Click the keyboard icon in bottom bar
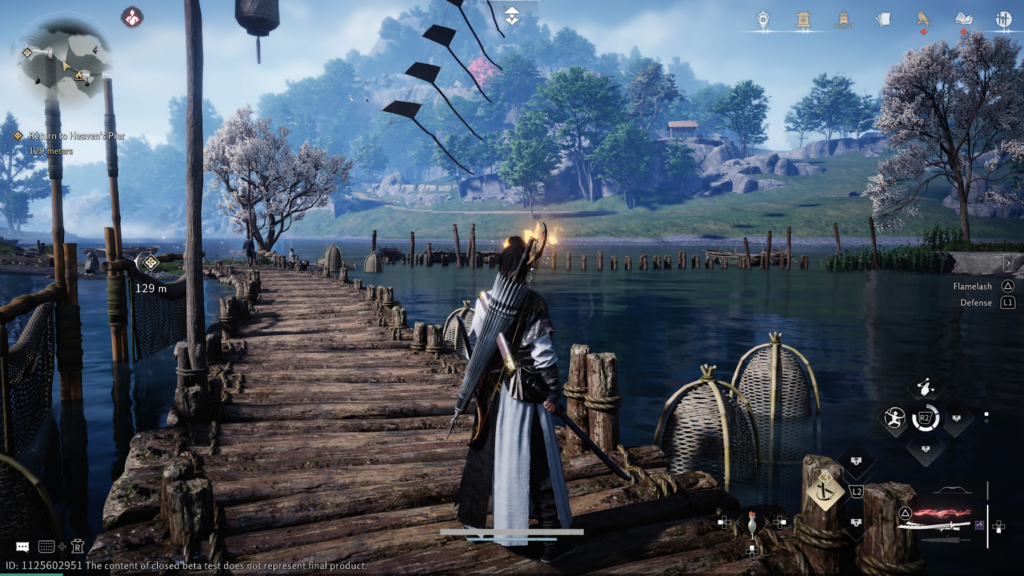Image resolution: width=1024 pixels, height=576 pixels. (x=46, y=547)
